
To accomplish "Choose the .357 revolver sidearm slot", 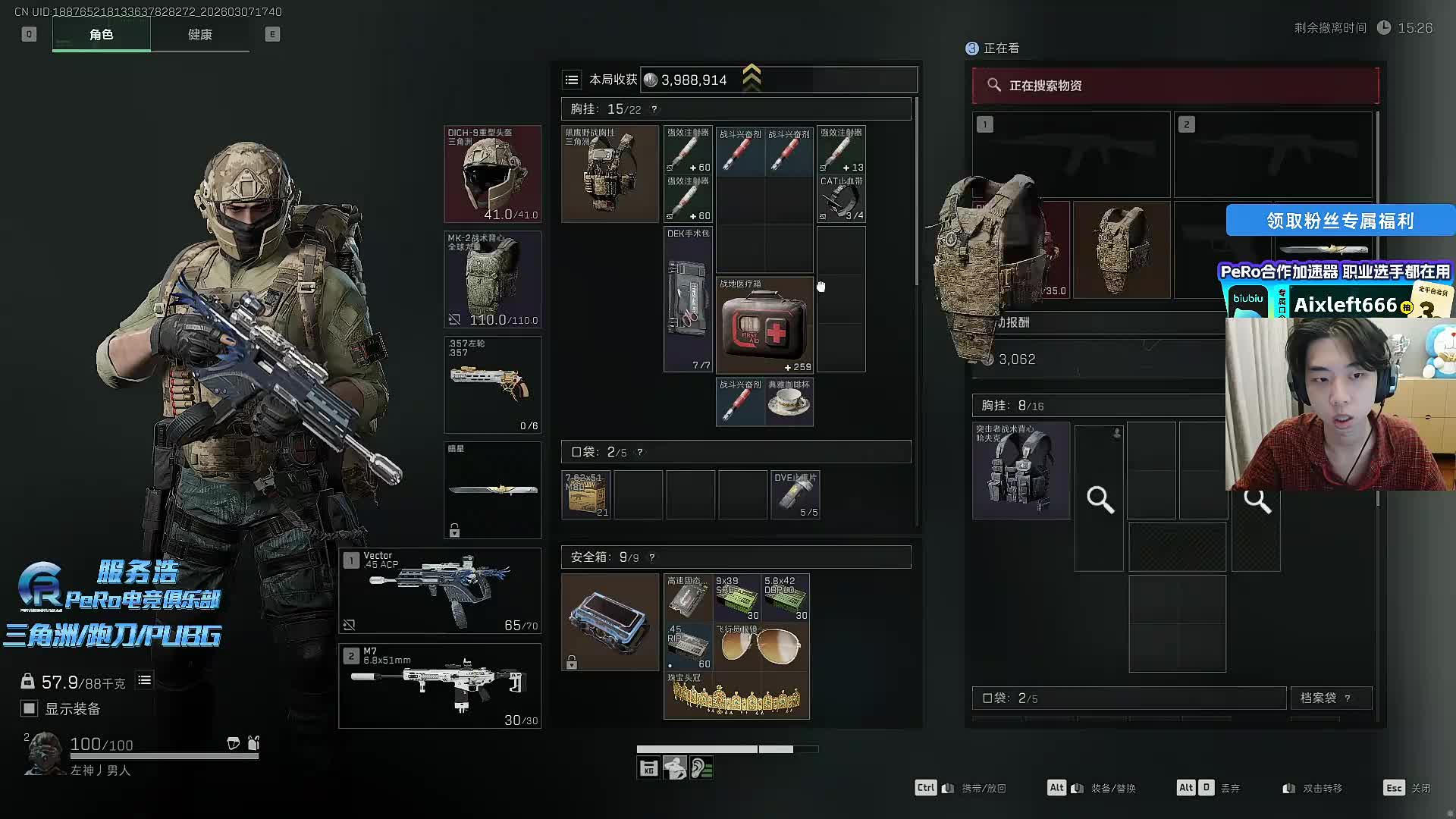I will click(x=492, y=384).
